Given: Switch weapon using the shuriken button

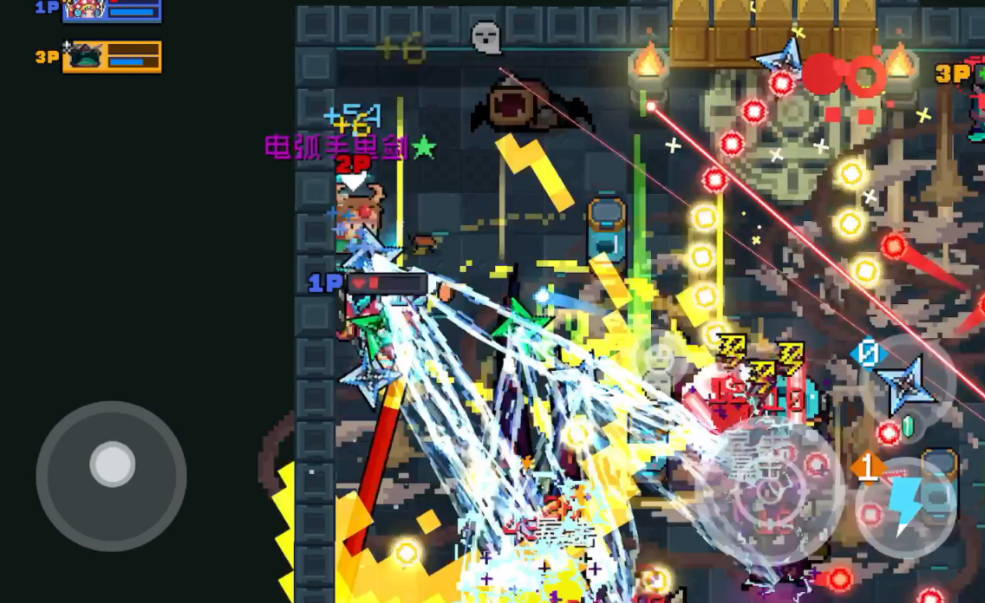Looking at the screenshot, I should click(907, 385).
